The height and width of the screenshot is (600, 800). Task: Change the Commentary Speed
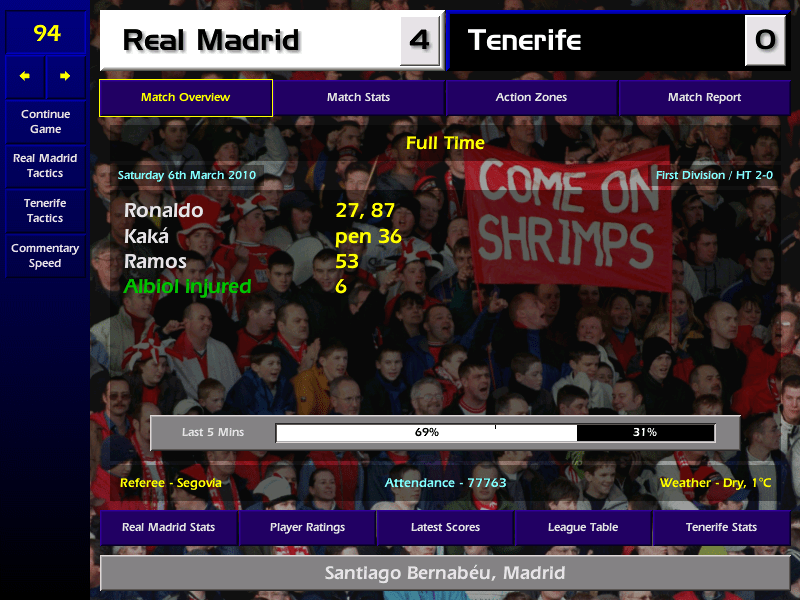pyautogui.click(x=45, y=256)
